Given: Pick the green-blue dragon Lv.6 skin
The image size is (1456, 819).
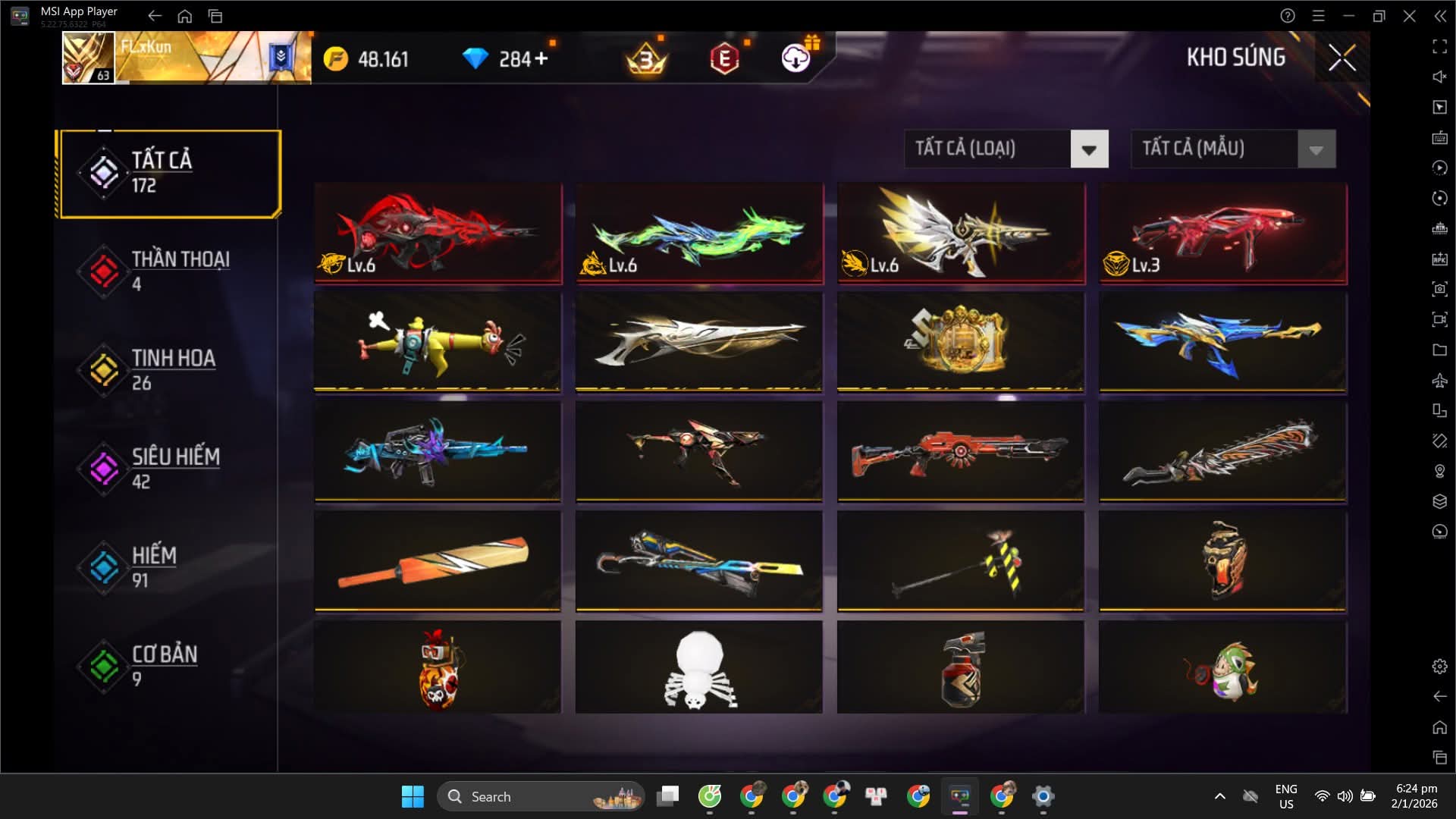Looking at the screenshot, I should pyautogui.click(x=699, y=233).
